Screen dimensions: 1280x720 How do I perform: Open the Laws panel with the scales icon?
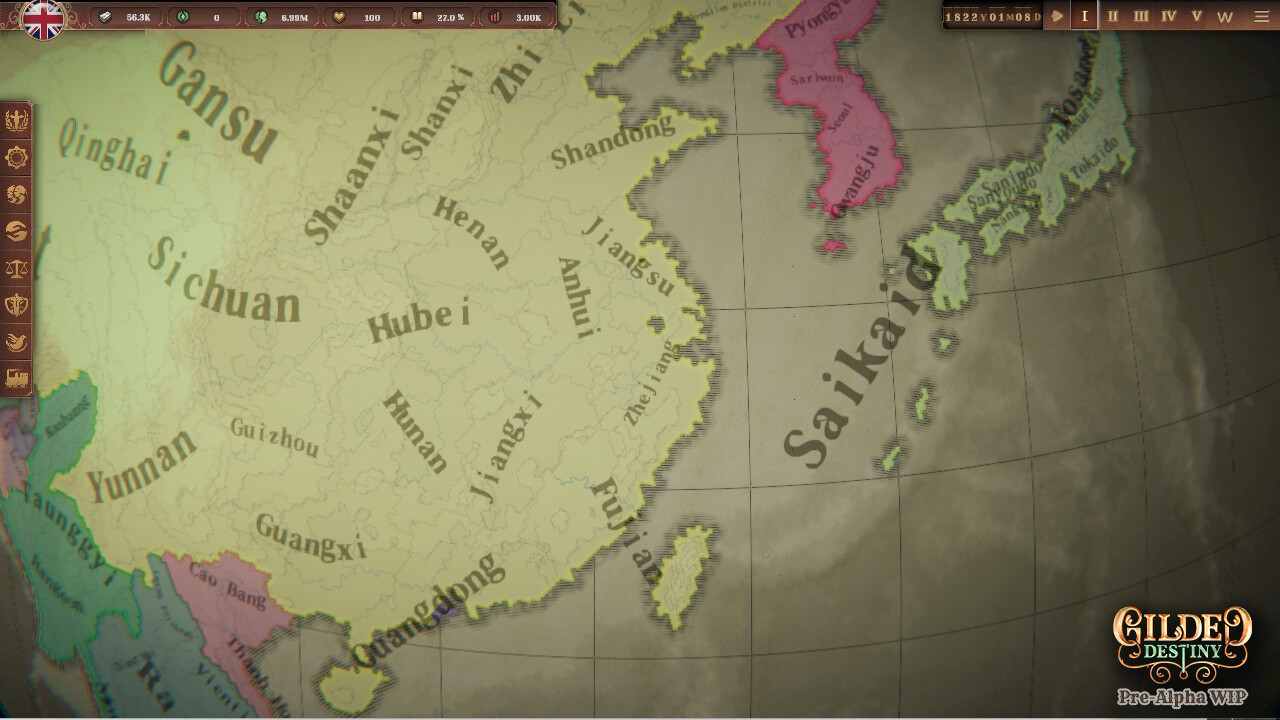[x=16, y=267]
